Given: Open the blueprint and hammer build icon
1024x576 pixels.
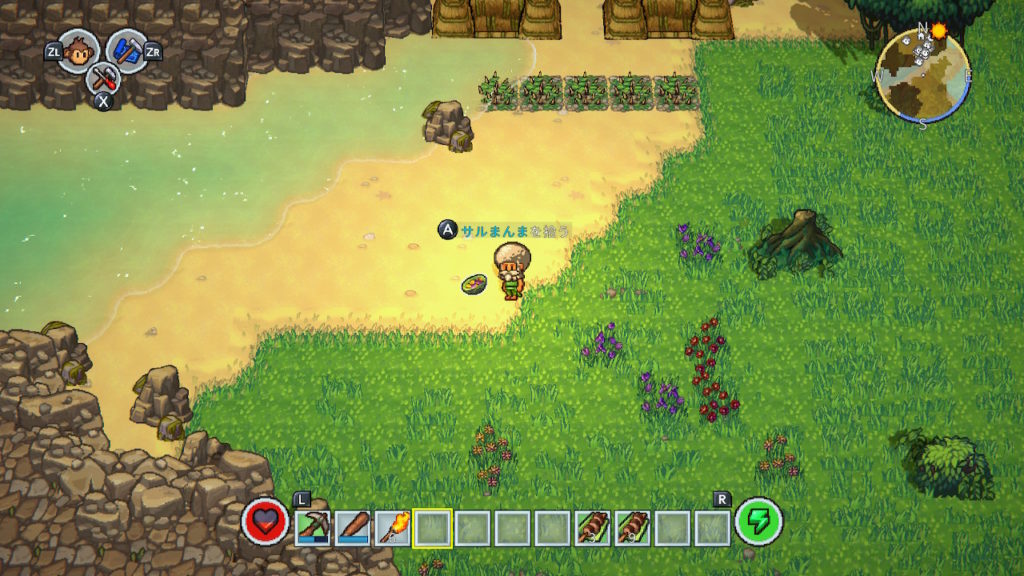Looking at the screenshot, I should pyautogui.click(x=126, y=50).
